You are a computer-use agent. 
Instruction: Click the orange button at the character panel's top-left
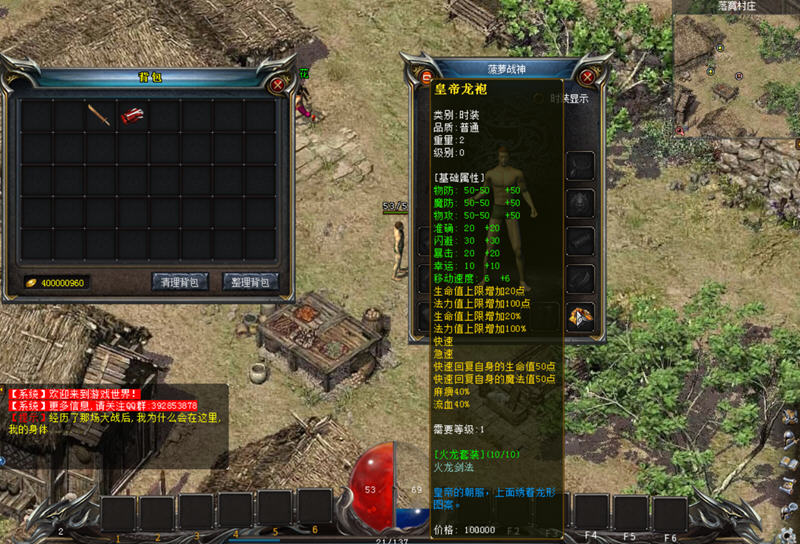427,77
